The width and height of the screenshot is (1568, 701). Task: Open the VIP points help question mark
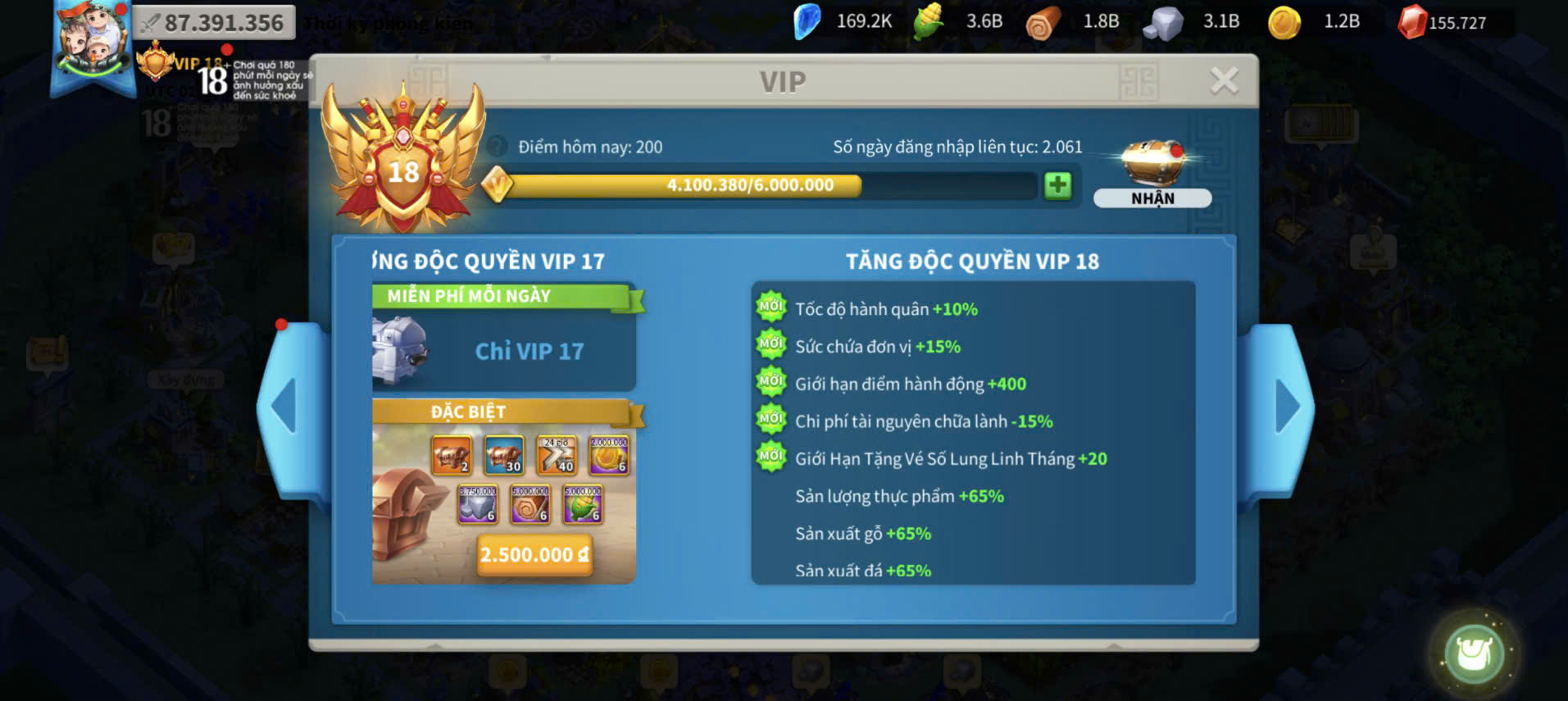coord(497,147)
